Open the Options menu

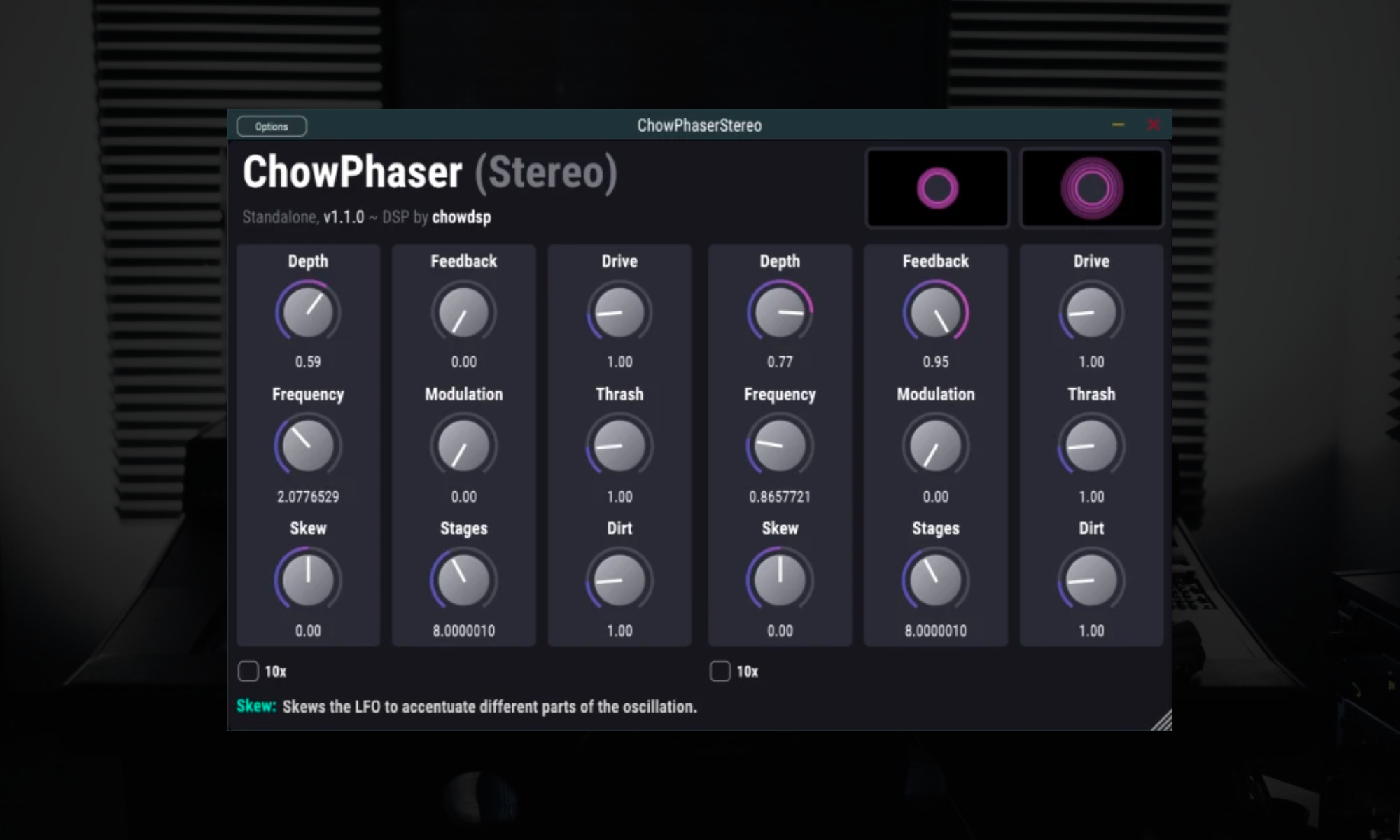pos(272,126)
